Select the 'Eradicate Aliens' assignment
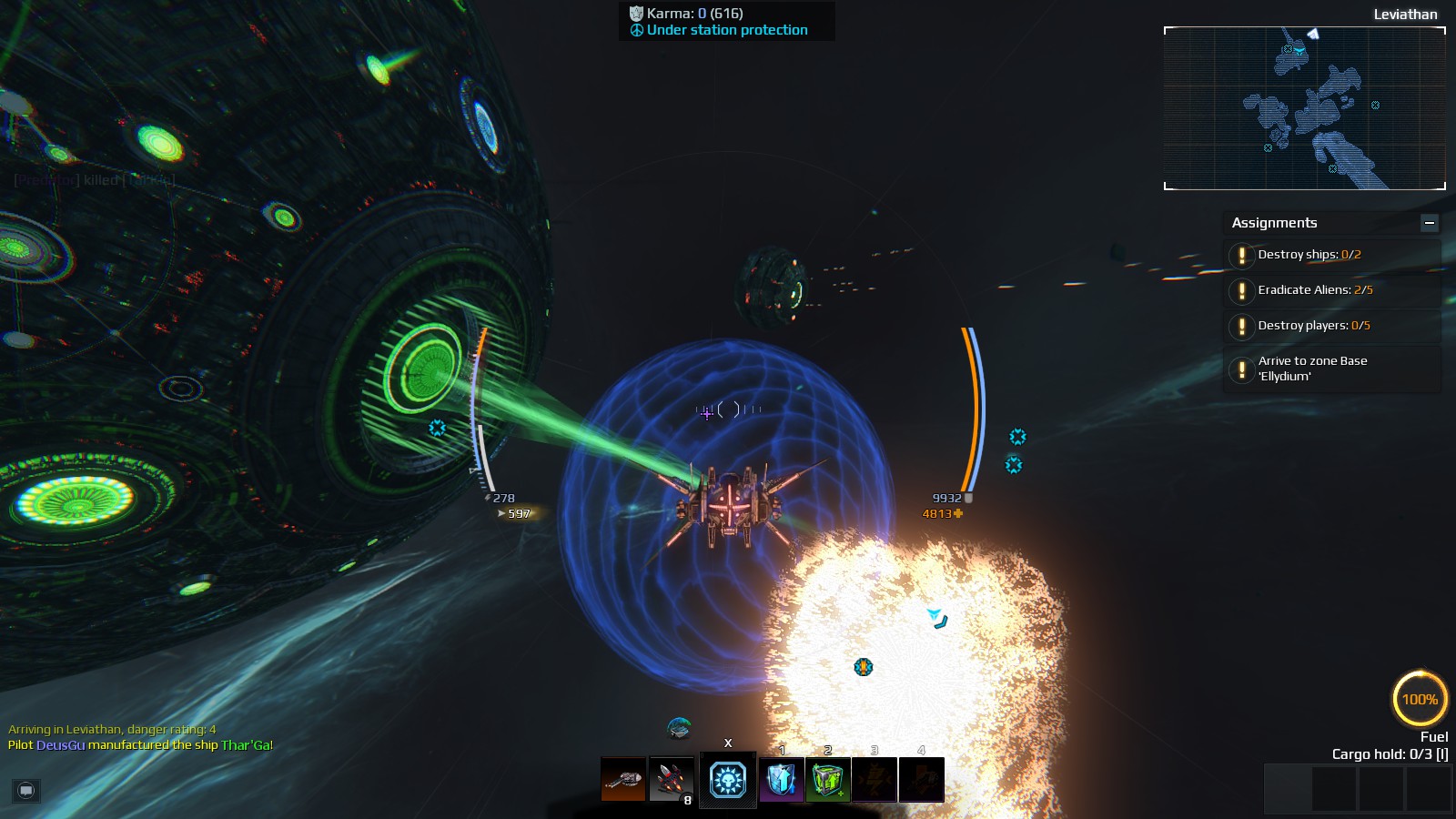The height and width of the screenshot is (819, 1456). click(x=1314, y=290)
